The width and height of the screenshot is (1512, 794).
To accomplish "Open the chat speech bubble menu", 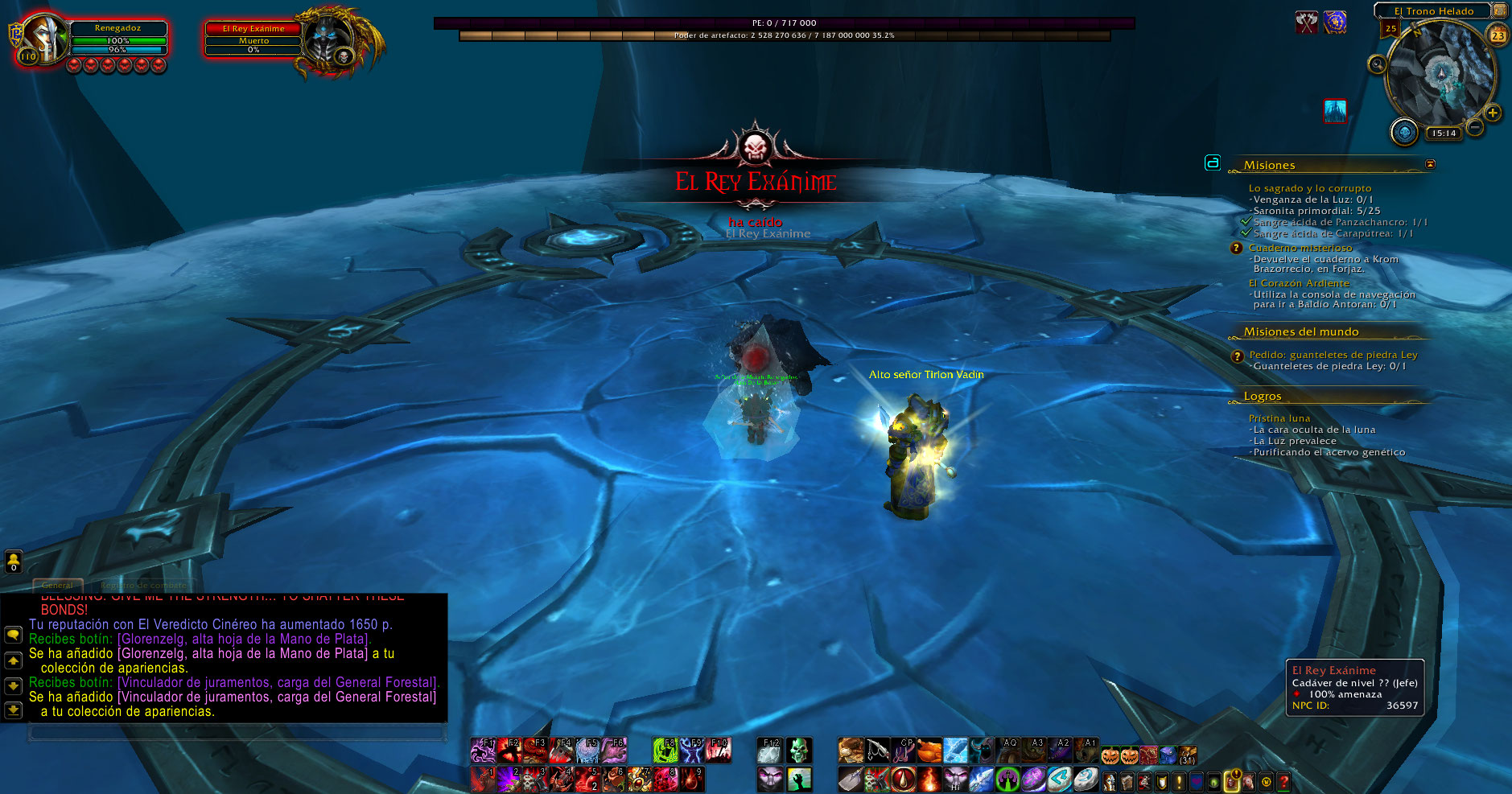I will 13,635.
